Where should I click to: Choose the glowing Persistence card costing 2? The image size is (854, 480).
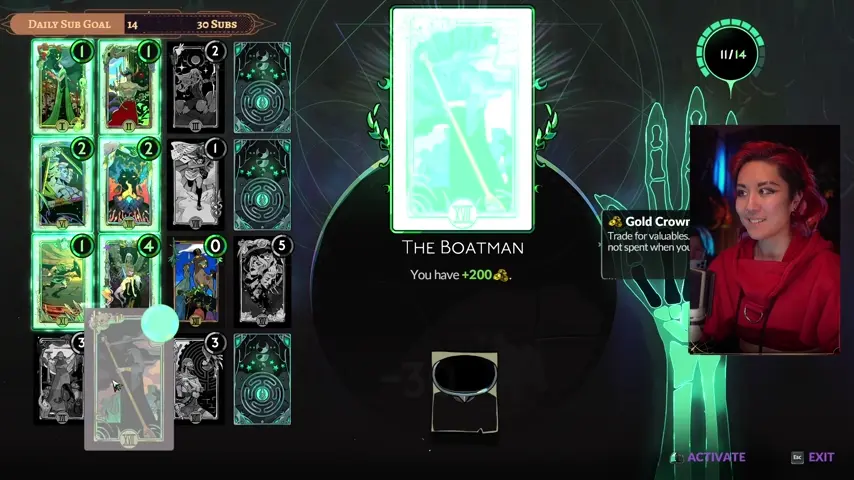click(x=130, y=184)
